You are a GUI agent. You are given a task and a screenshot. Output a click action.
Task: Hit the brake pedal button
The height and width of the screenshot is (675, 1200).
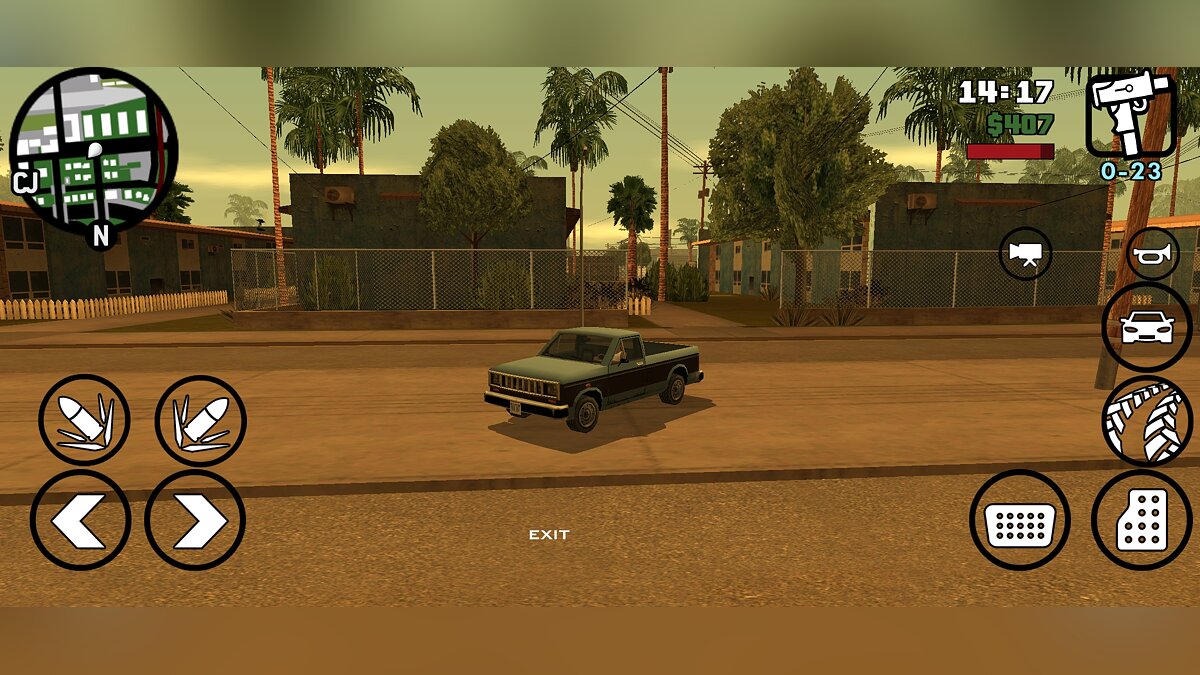point(1019,520)
